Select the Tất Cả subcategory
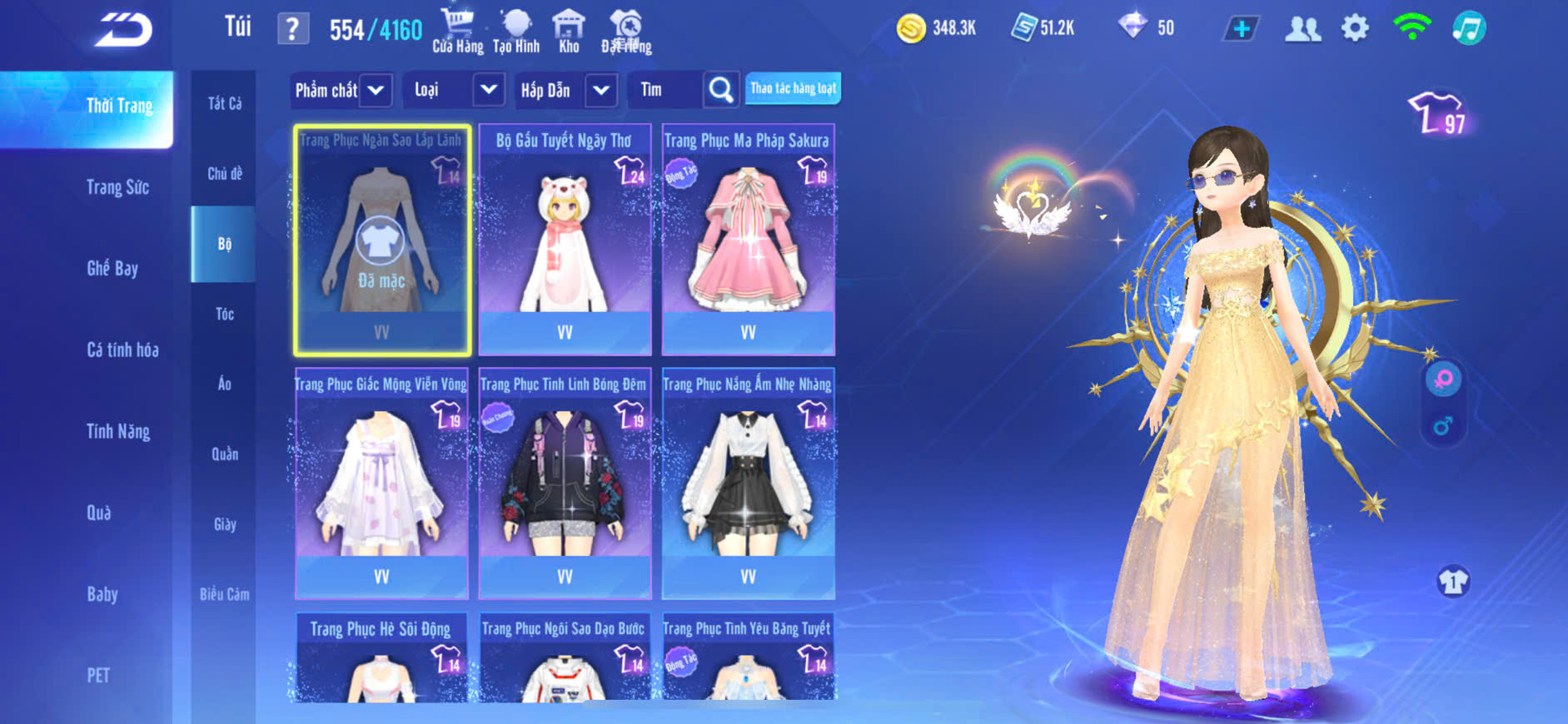Viewport: 1568px width, 724px height. pyautogui.click(x=224, y=103)
